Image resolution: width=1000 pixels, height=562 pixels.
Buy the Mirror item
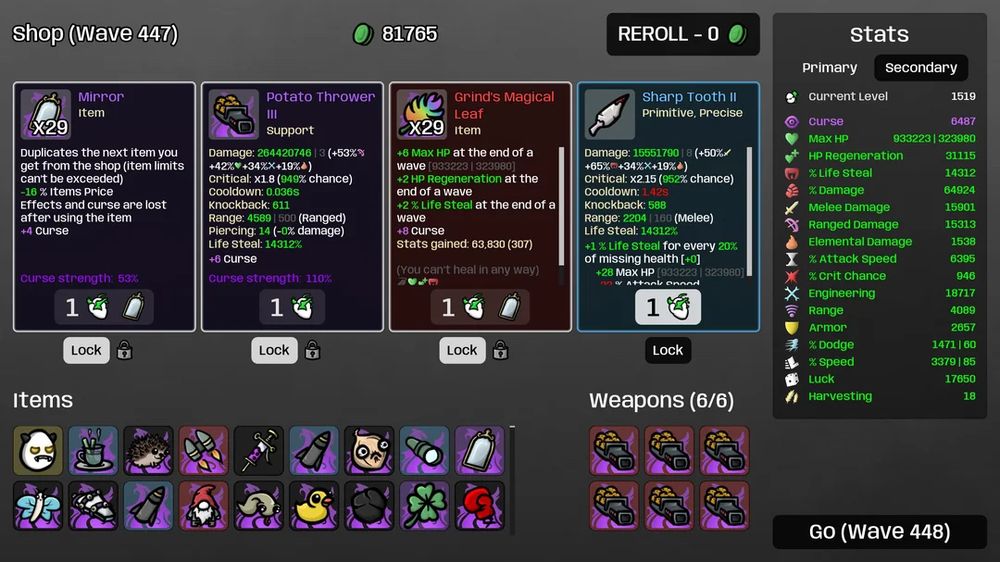click(104, 307)
